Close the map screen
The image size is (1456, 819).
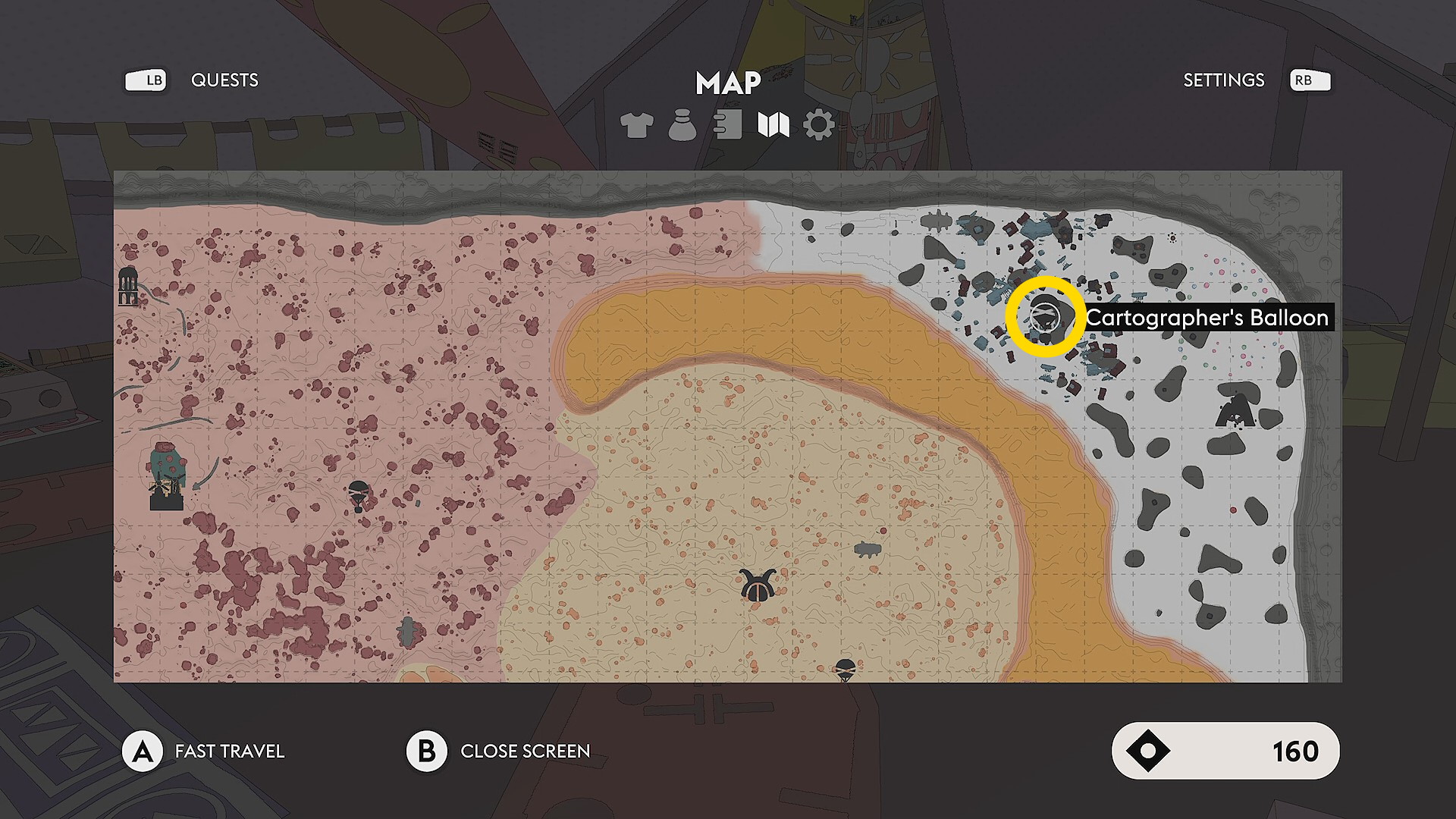[427, 752]
